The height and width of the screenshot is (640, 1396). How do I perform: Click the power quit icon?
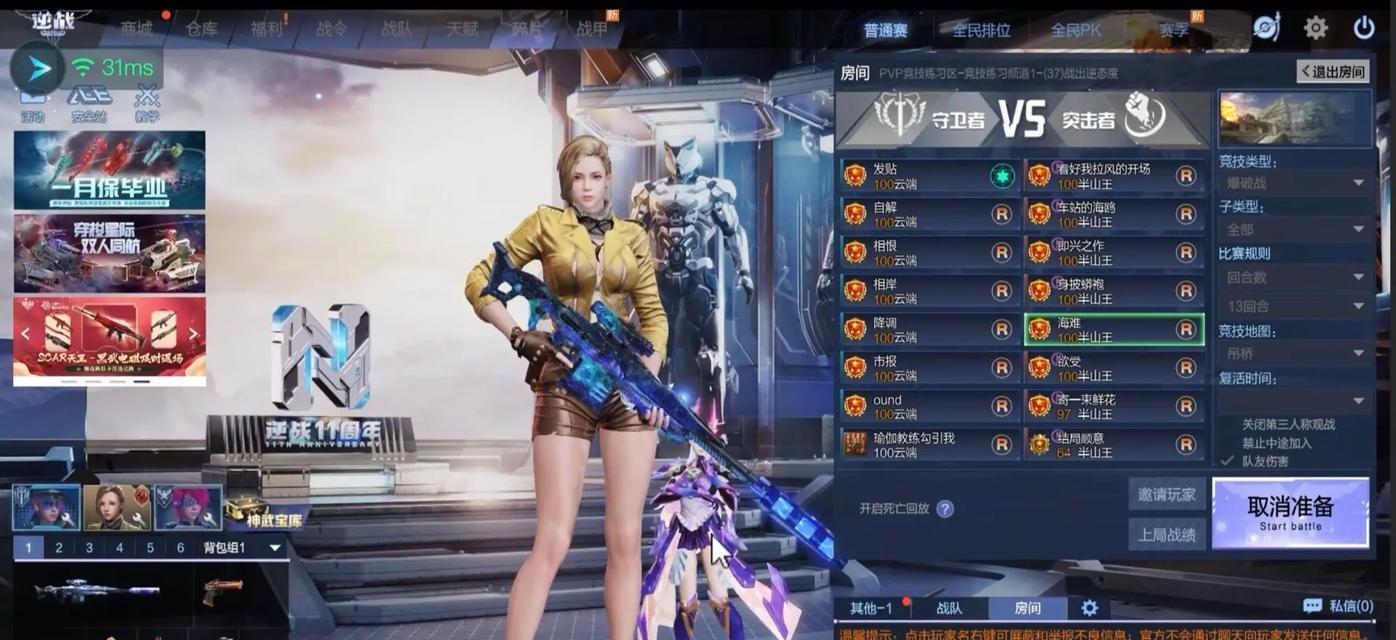[1363, 28]
